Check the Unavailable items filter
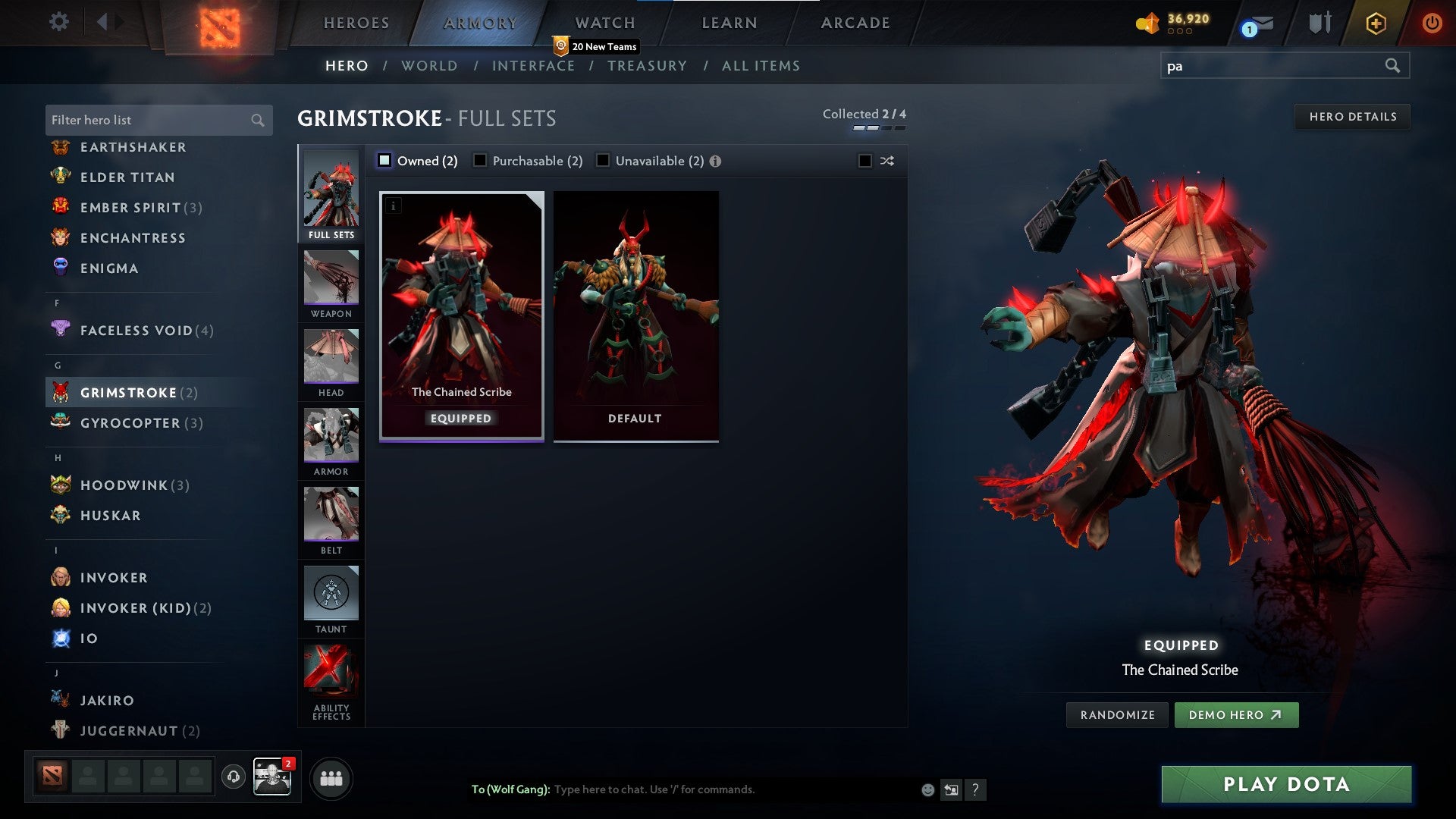1456x819 pixels. 603,161
